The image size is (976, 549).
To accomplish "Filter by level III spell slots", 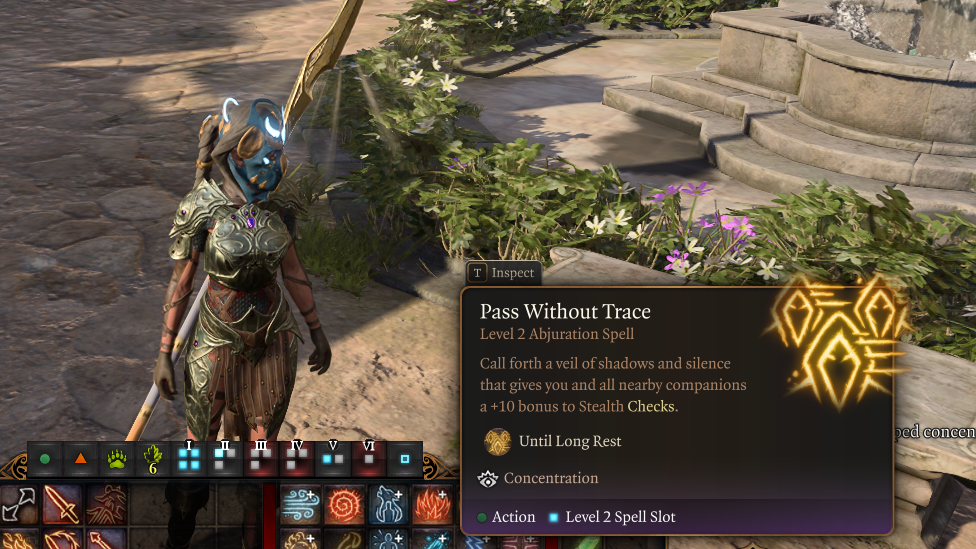I will 261,458.
